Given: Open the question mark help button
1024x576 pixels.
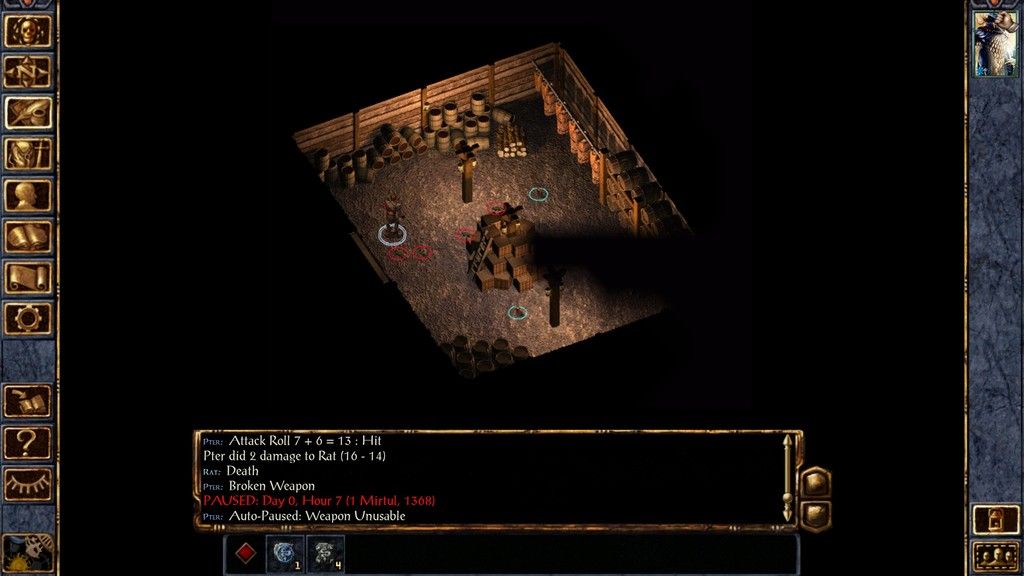Looking at the screenshot, I should (x=28, y=442).
